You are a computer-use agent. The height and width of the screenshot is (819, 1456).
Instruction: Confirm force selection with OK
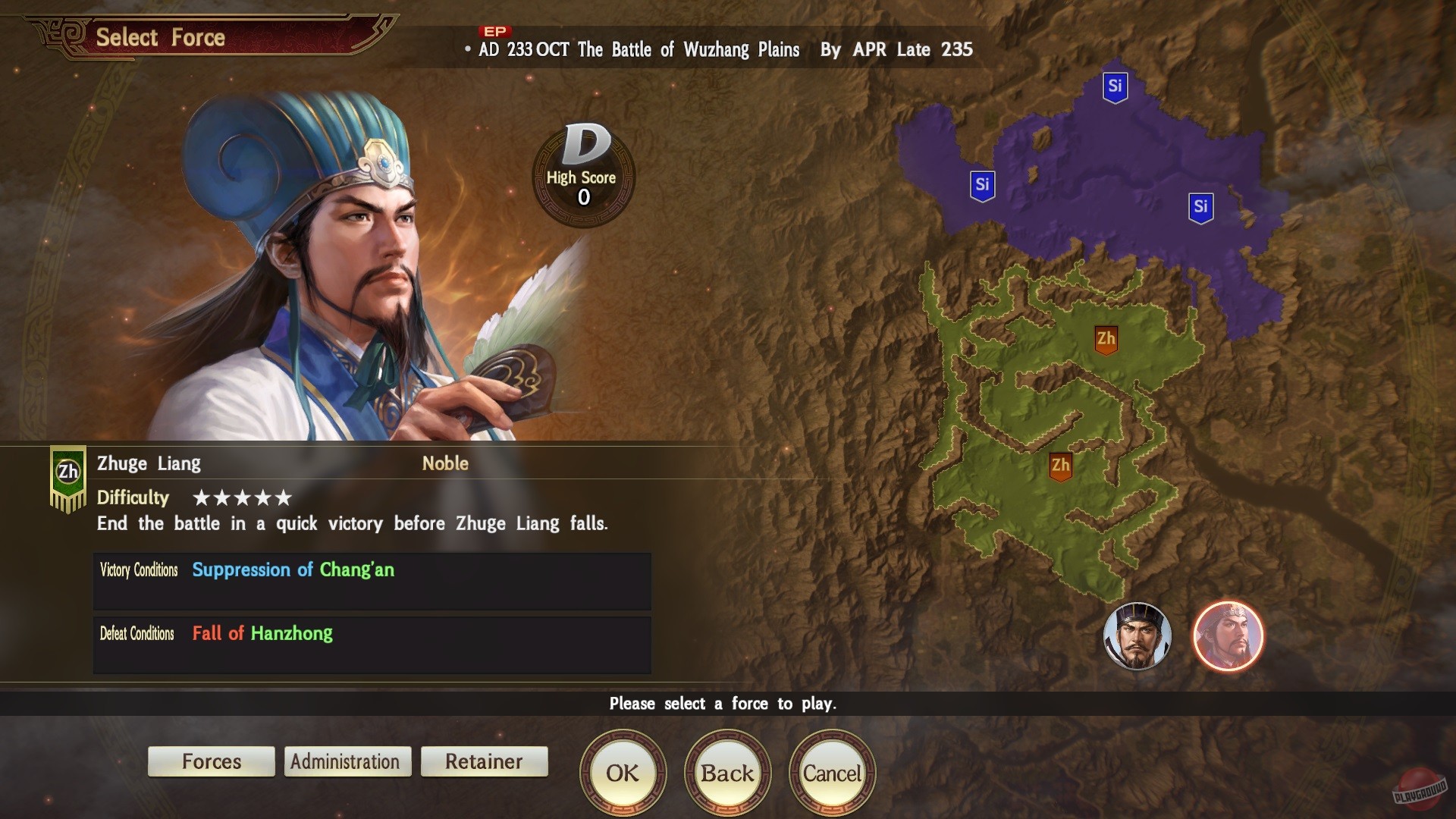622,773
